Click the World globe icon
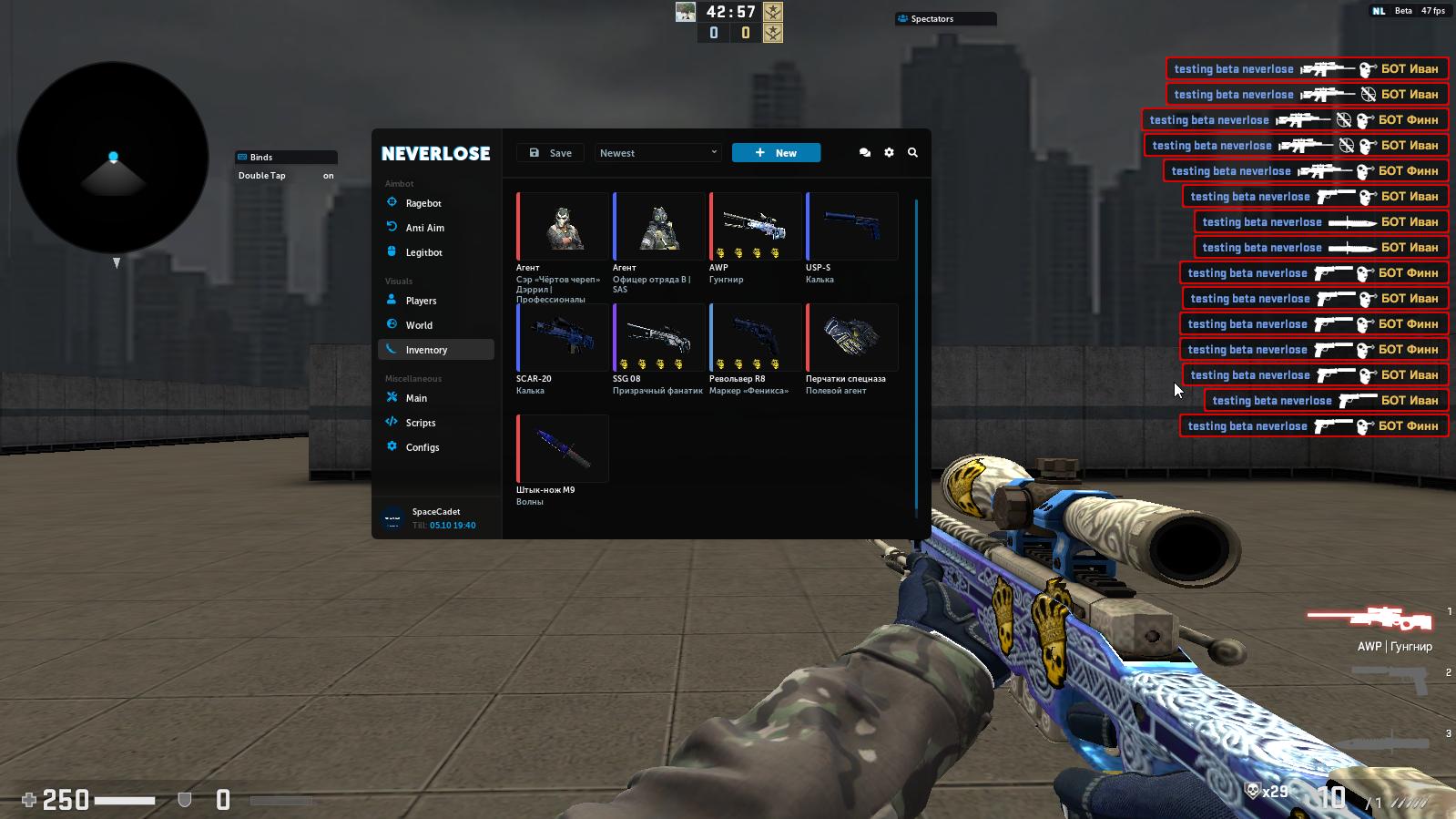This screenshot has height=819, width=1456. point(392,324)
